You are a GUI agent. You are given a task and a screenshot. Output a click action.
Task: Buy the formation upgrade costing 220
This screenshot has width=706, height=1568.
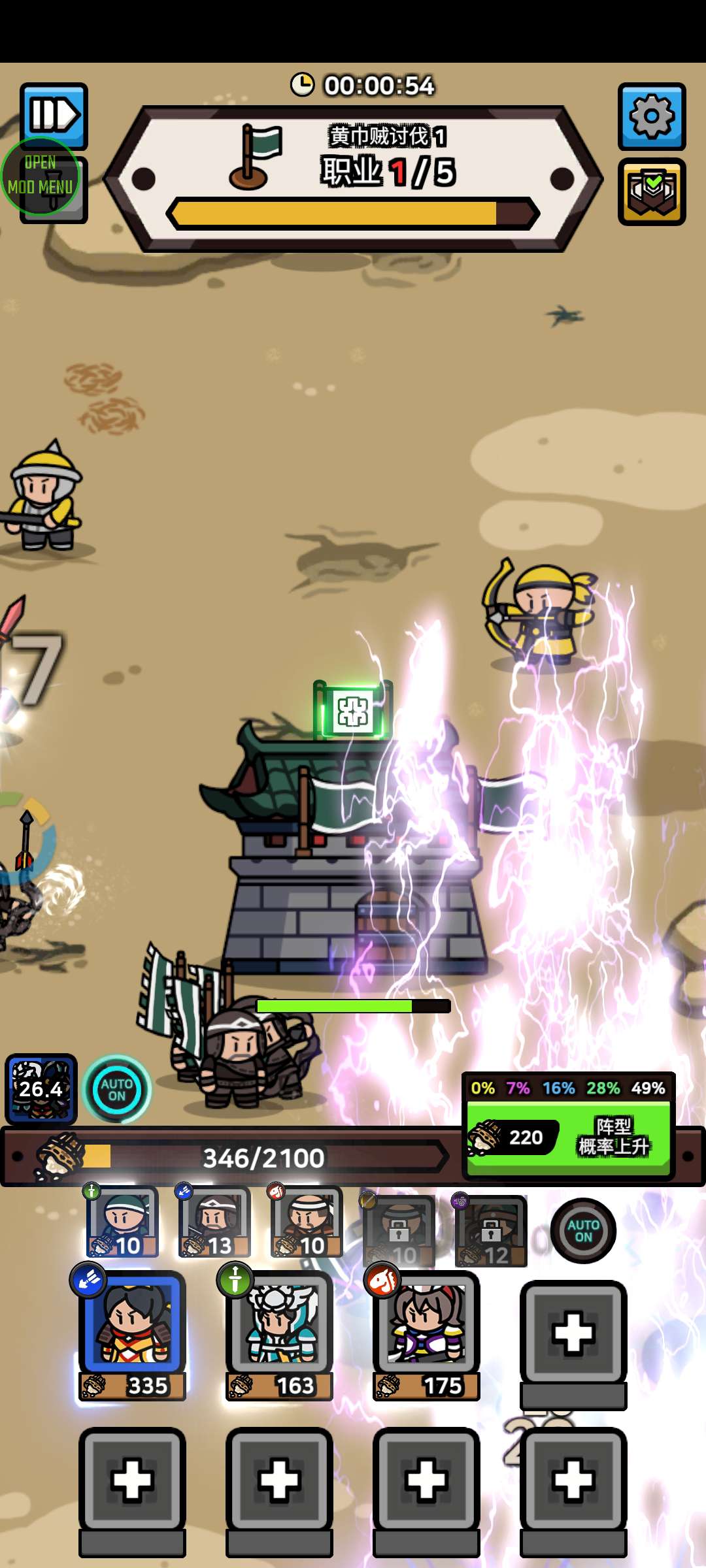click(x=567, y=1137)
